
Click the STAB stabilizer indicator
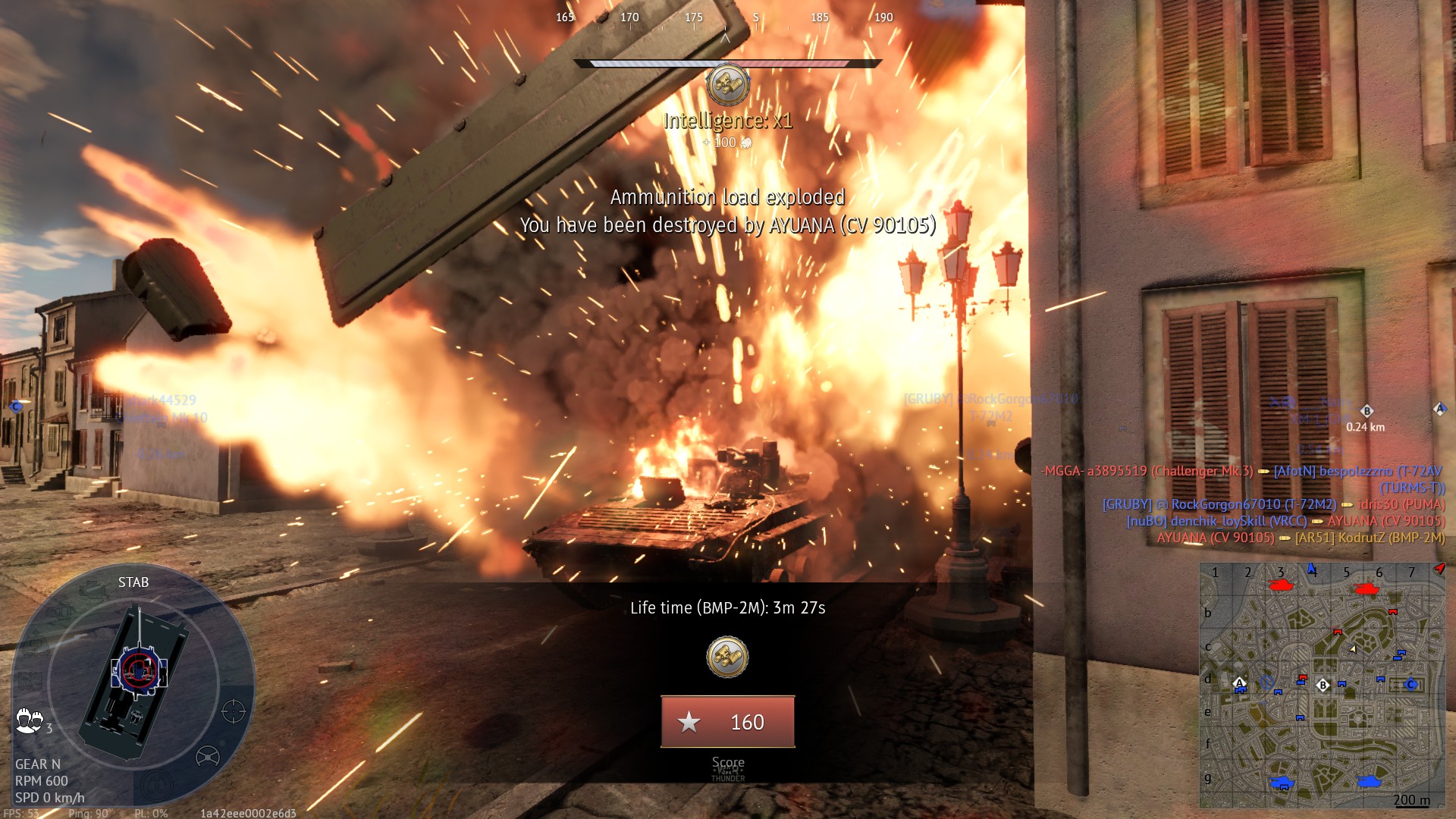point(133,582)
